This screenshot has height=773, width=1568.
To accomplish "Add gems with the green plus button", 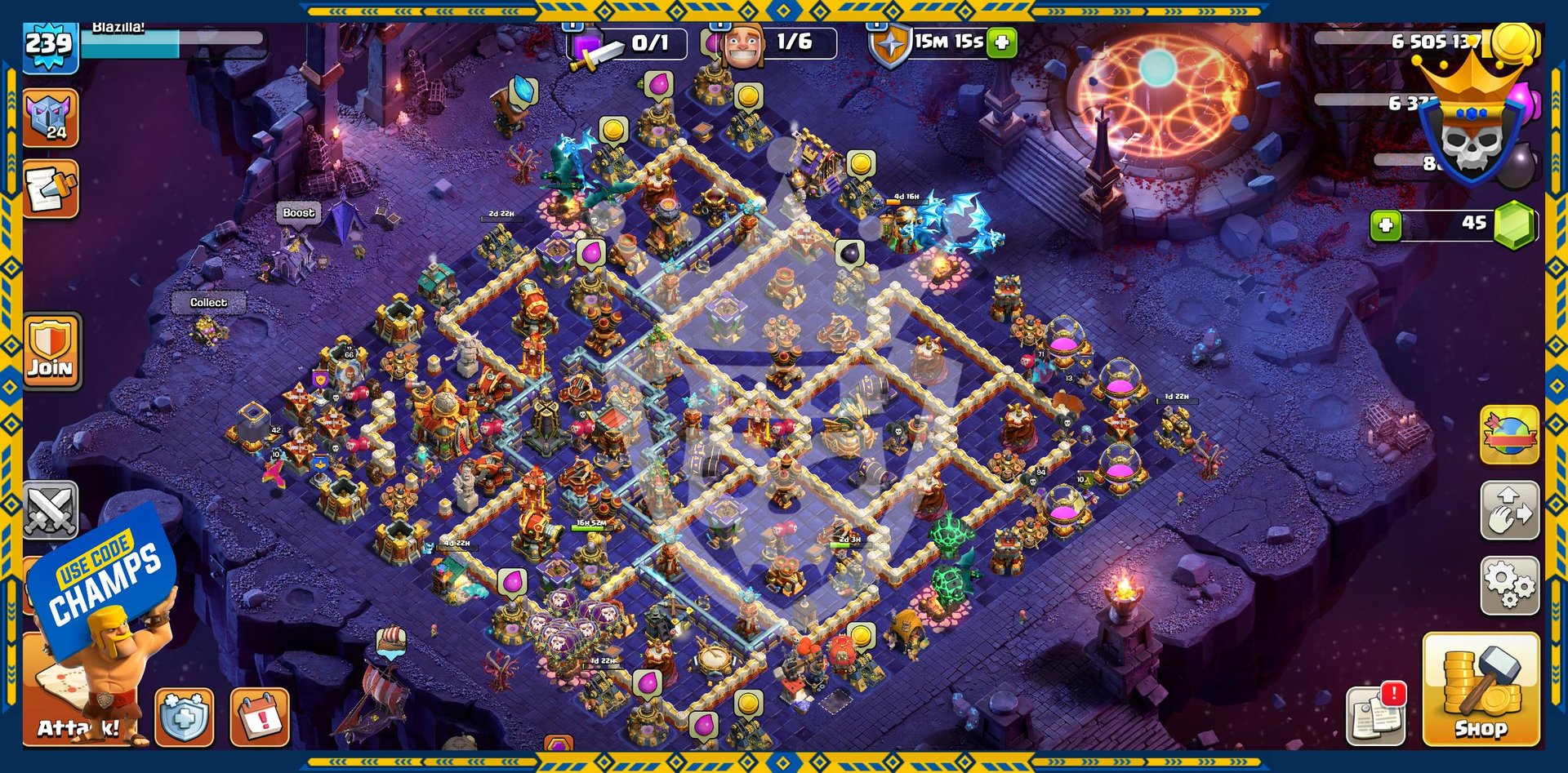I will (1386, 224).
